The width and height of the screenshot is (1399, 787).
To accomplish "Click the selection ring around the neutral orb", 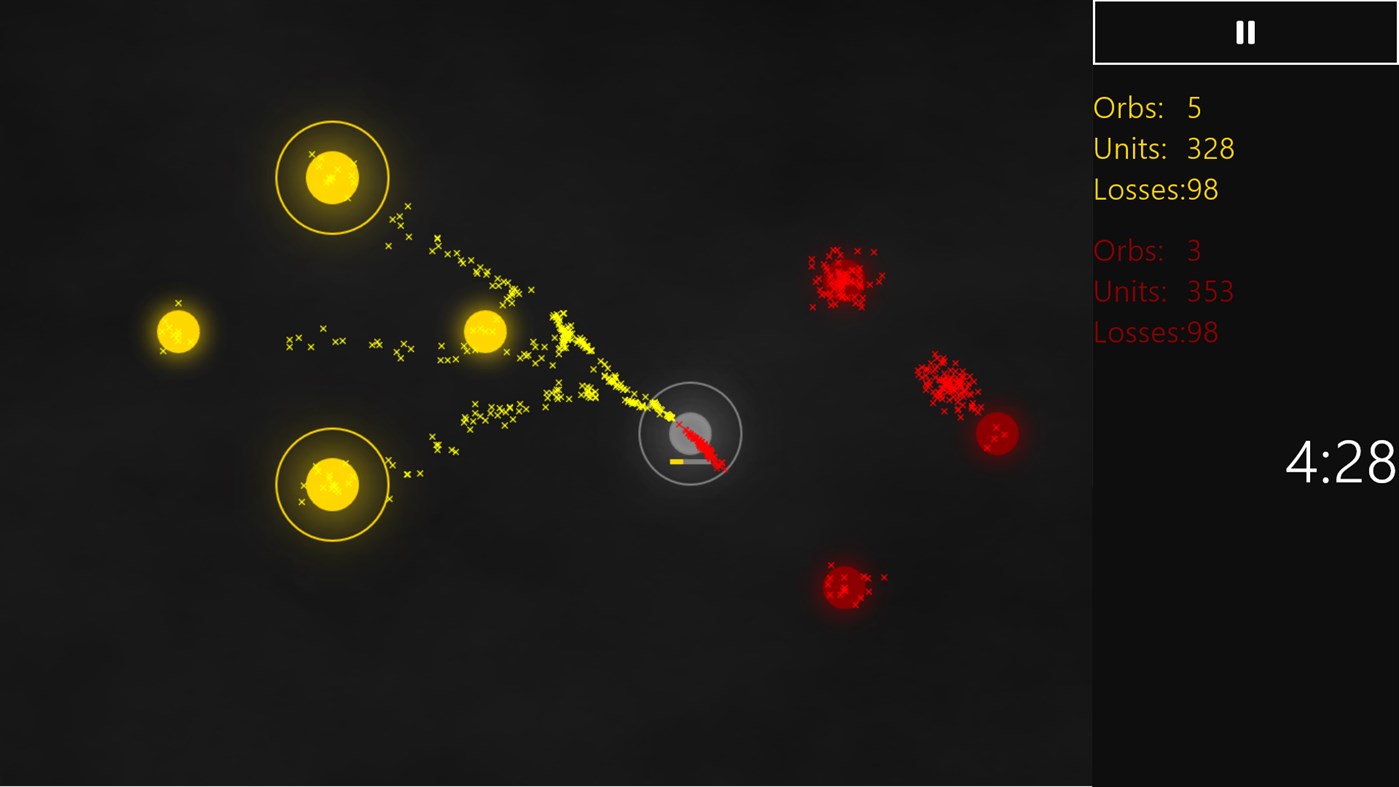I will click(x=690, y=383).
